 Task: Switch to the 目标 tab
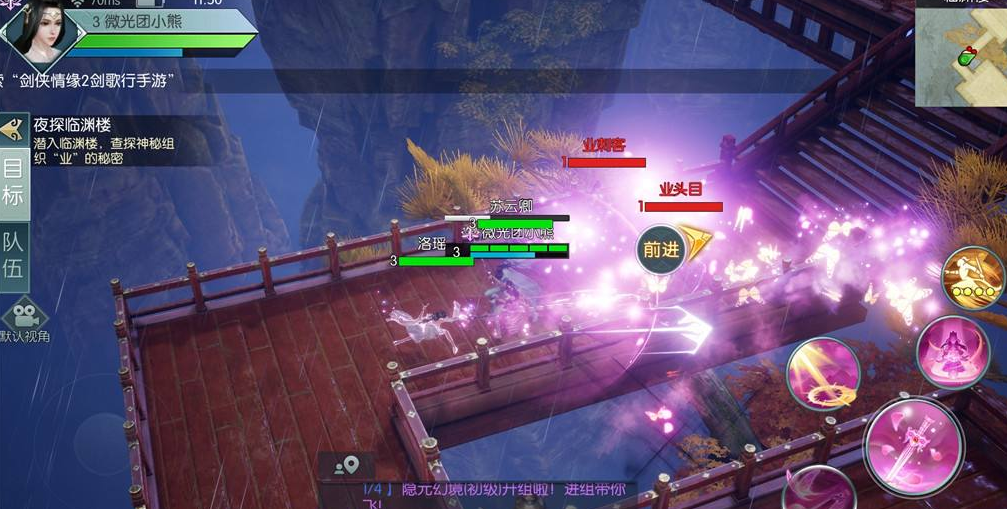[13, 182]
